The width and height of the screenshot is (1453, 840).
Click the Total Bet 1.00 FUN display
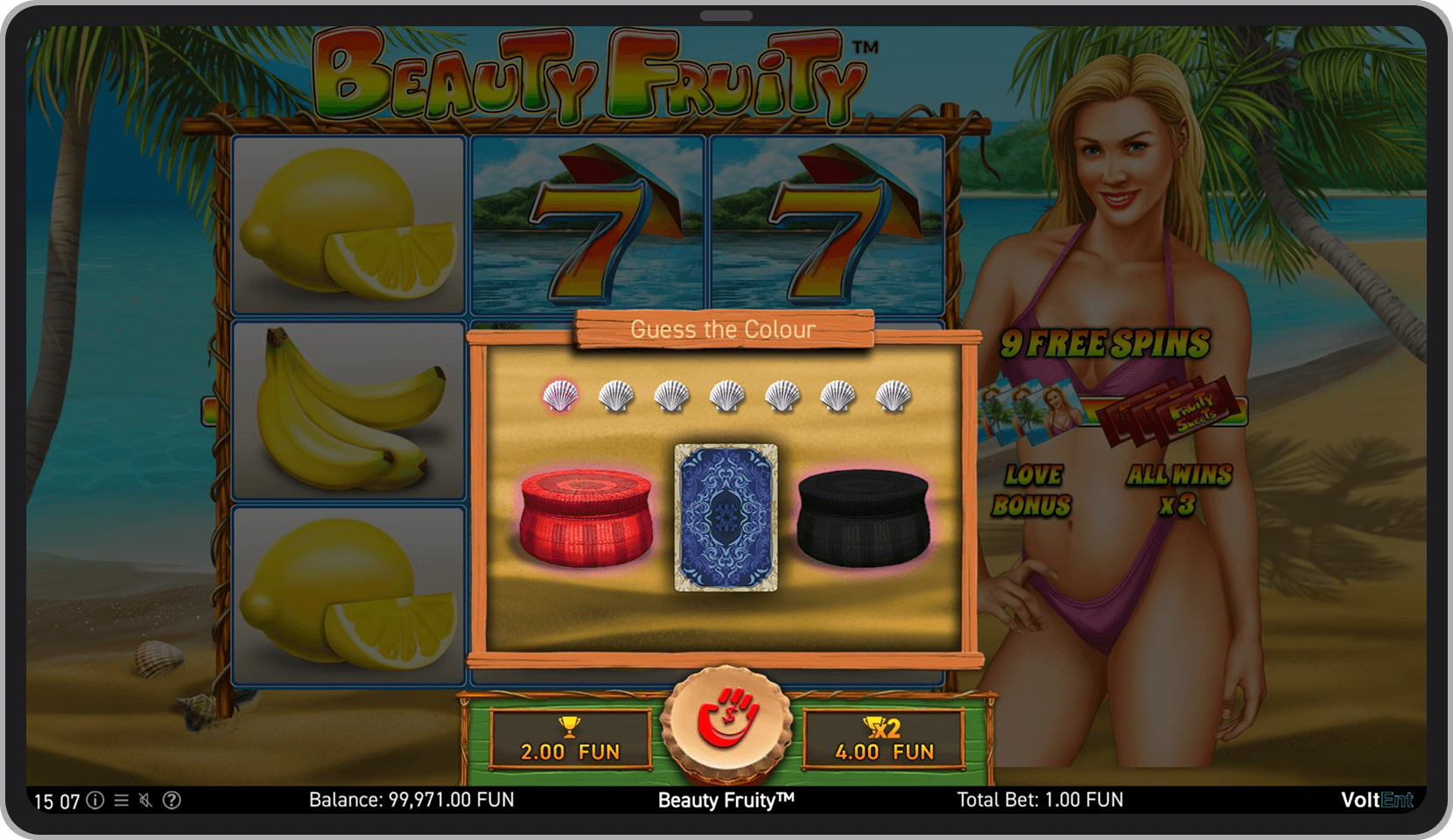1042,801
